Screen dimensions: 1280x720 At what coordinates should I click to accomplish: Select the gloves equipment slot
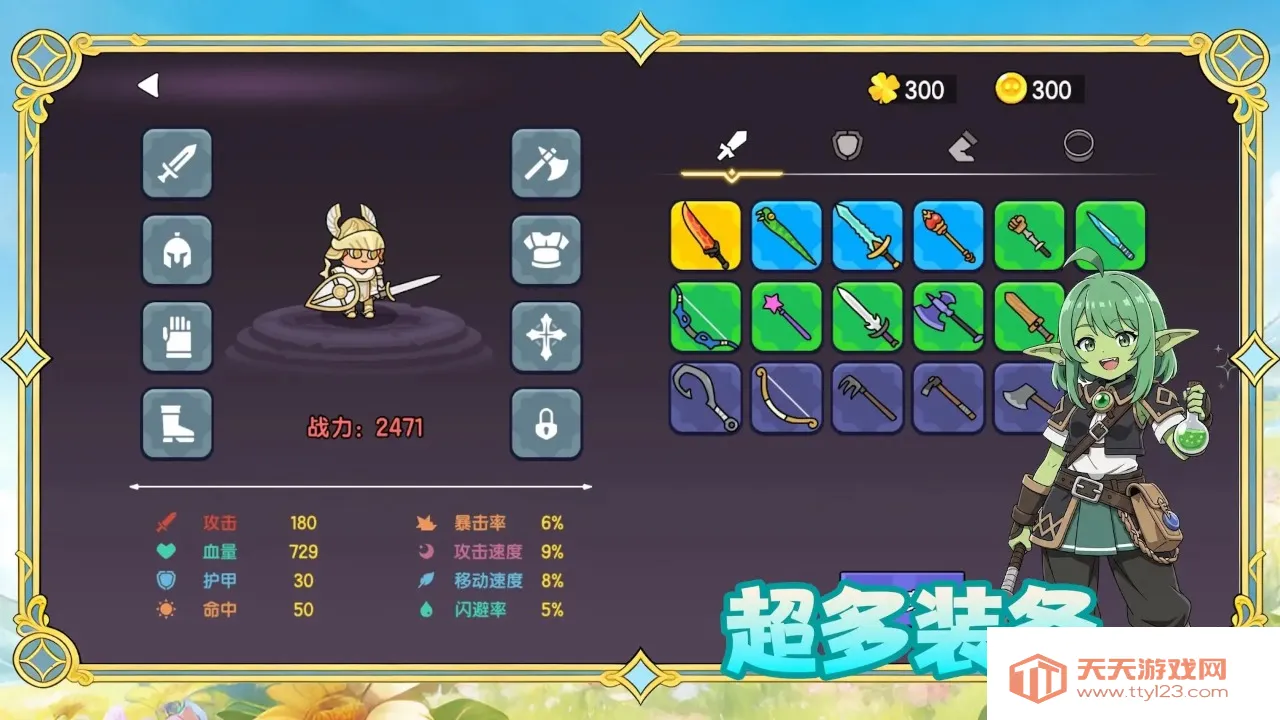[x=177, y=337]
